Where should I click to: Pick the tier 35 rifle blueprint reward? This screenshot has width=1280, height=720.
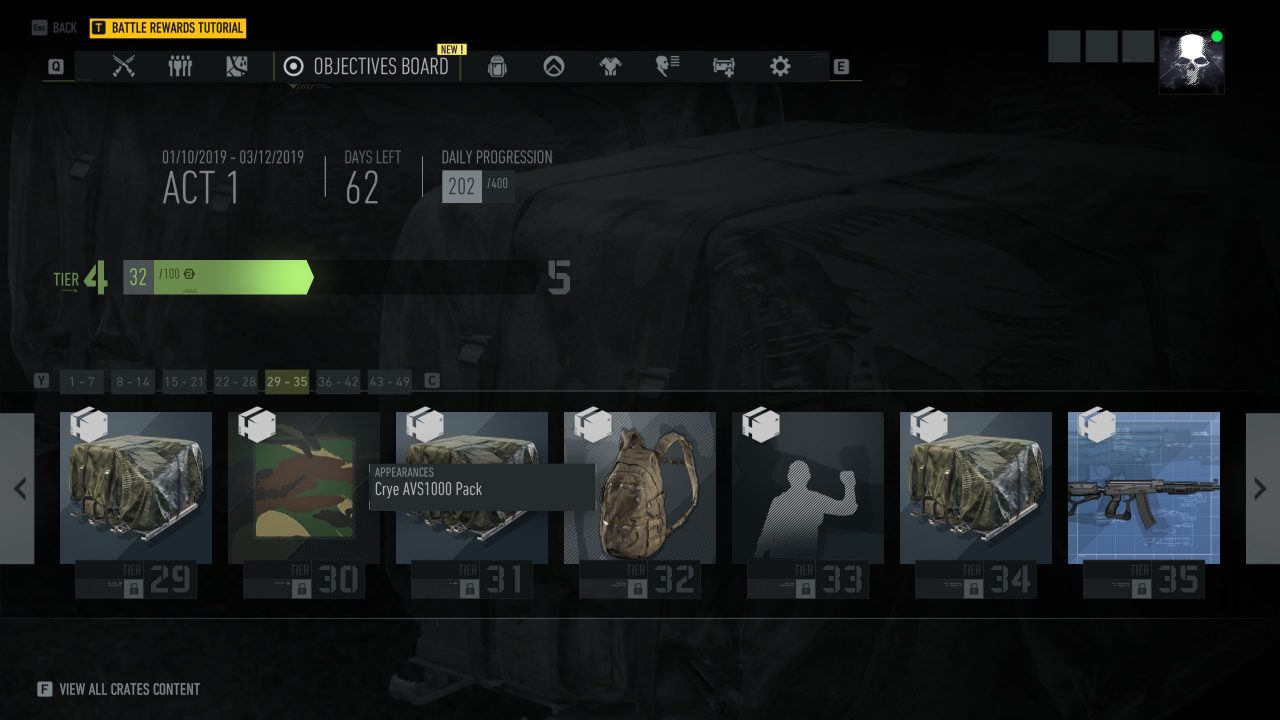click(1144, 488)
